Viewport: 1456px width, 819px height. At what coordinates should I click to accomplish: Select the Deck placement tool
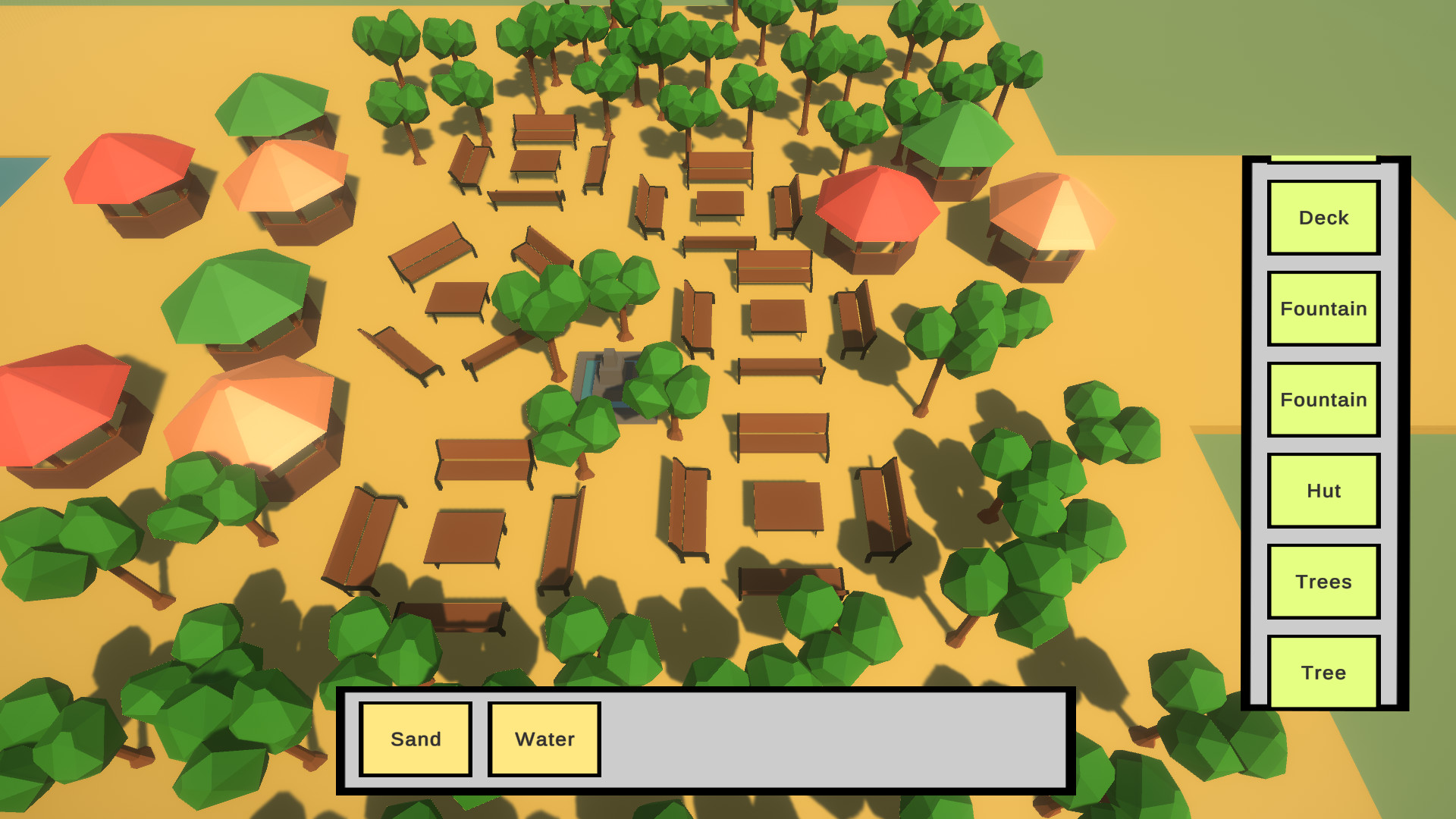pyautogui.click(x=1323, y=218)
